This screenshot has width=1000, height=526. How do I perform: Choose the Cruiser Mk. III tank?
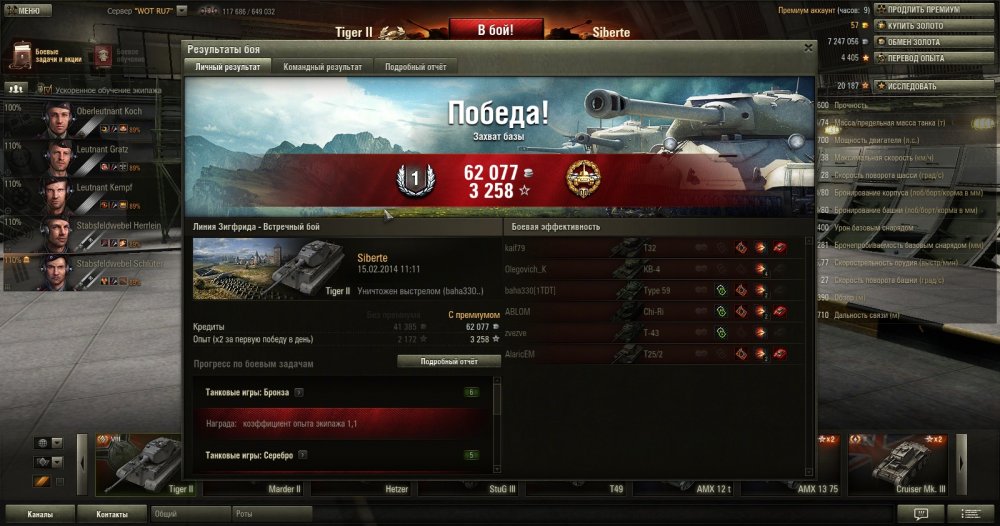tap(901, 464)
